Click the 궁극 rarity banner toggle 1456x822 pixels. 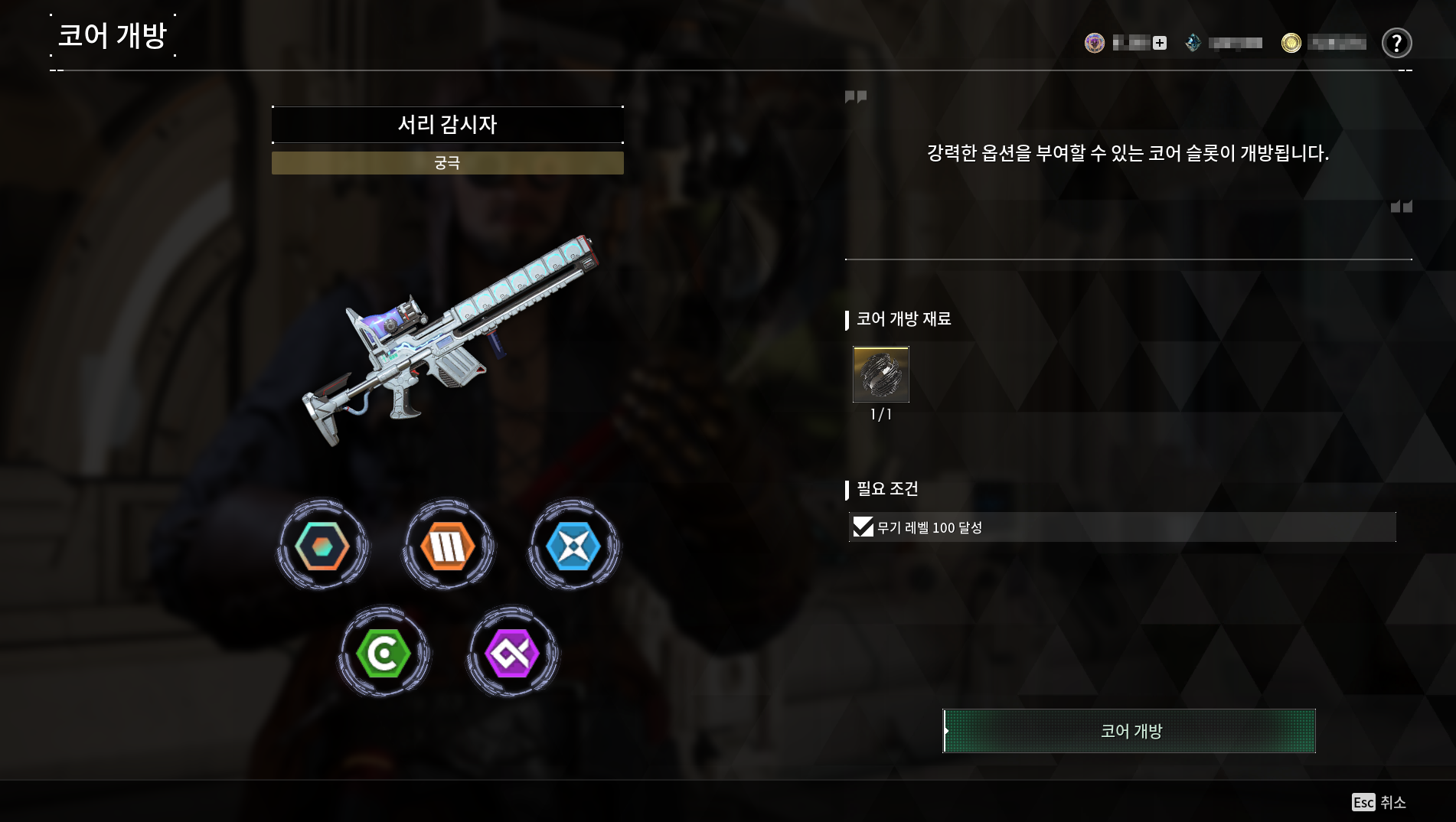447,162
